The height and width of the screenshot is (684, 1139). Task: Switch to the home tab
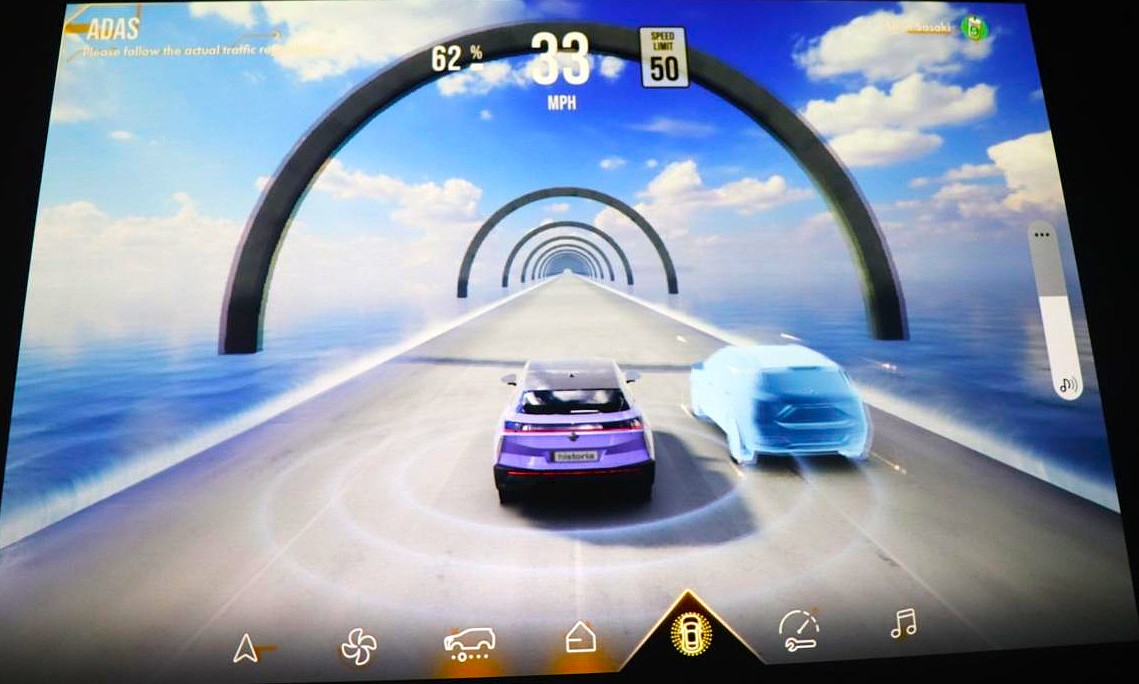[581, 637]
